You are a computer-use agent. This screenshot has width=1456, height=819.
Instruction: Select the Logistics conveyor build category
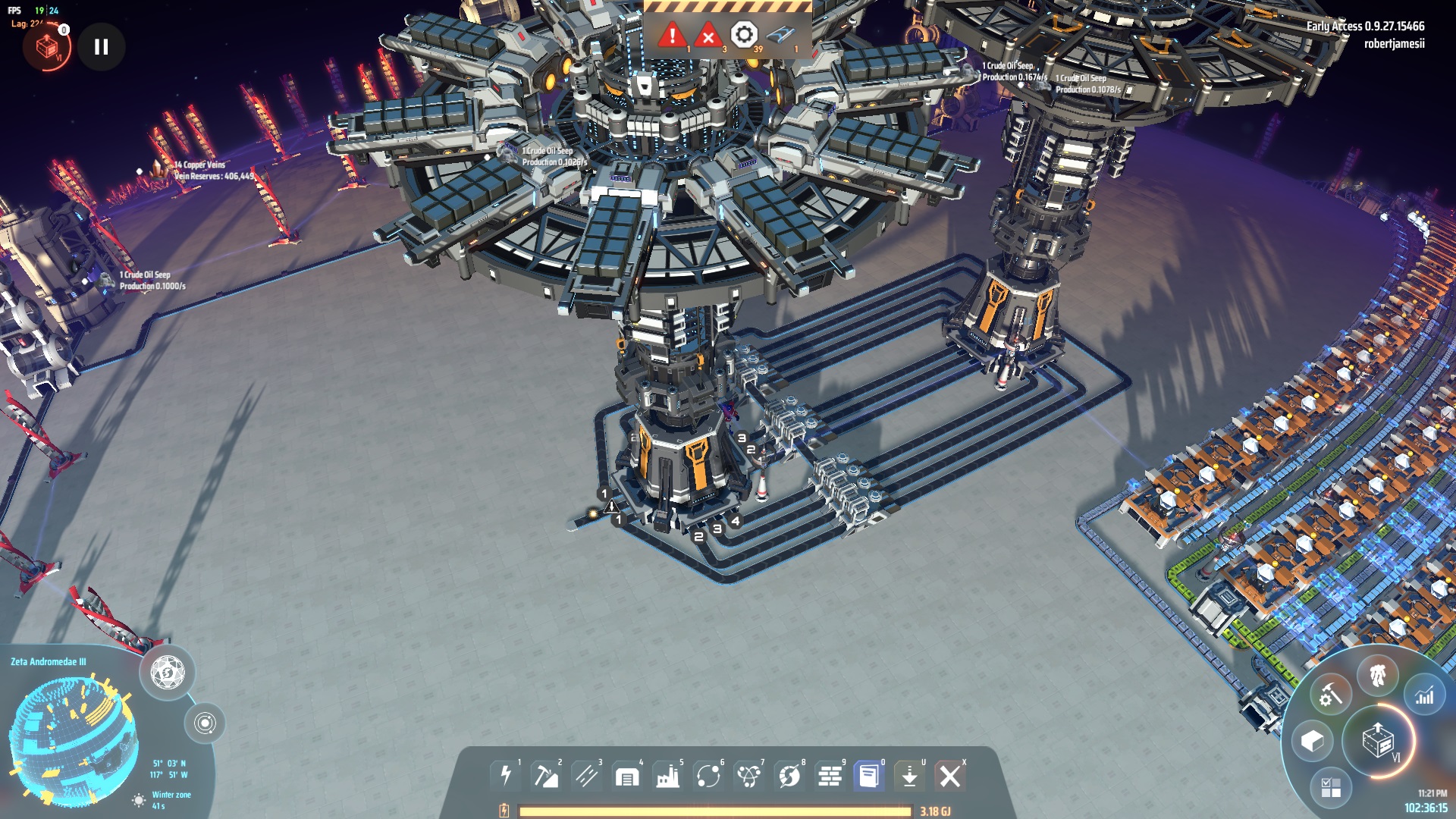pyautogui.click(x=588, y=777)
